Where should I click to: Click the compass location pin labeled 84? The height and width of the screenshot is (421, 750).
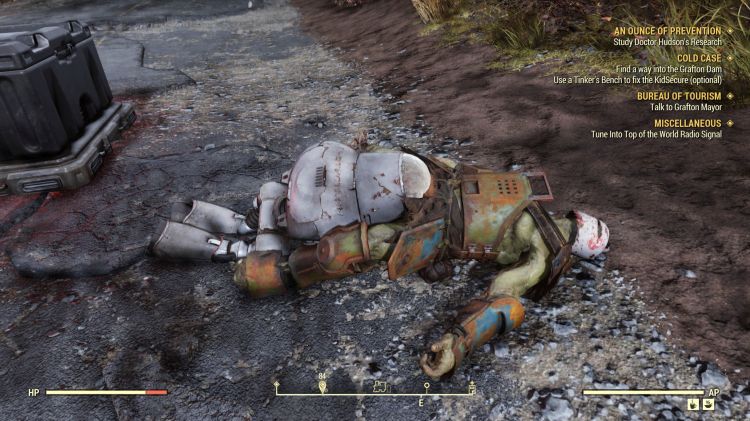tap(322, 385)
